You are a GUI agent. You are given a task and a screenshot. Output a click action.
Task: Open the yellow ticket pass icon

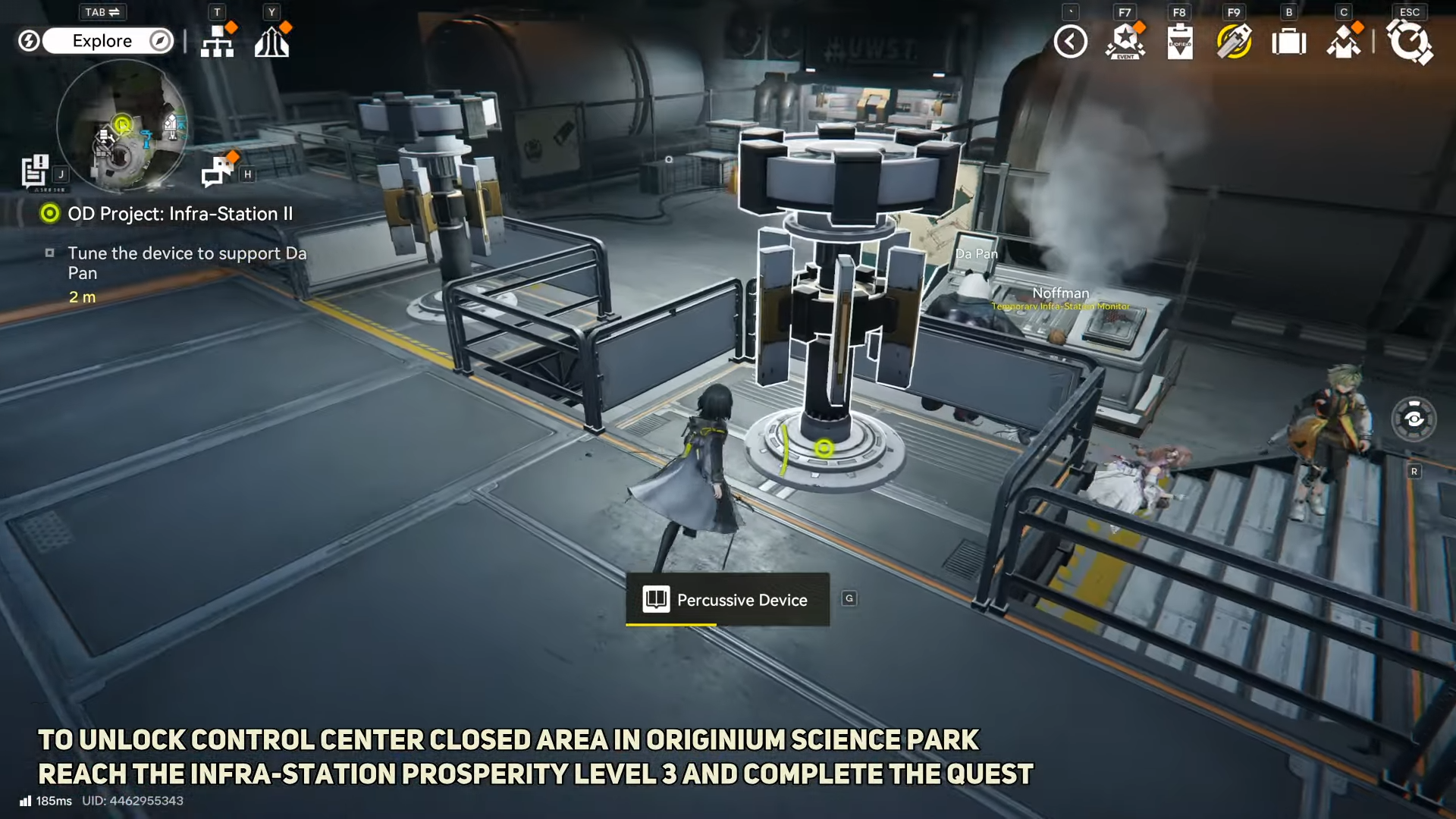(x=1234, y=42)
